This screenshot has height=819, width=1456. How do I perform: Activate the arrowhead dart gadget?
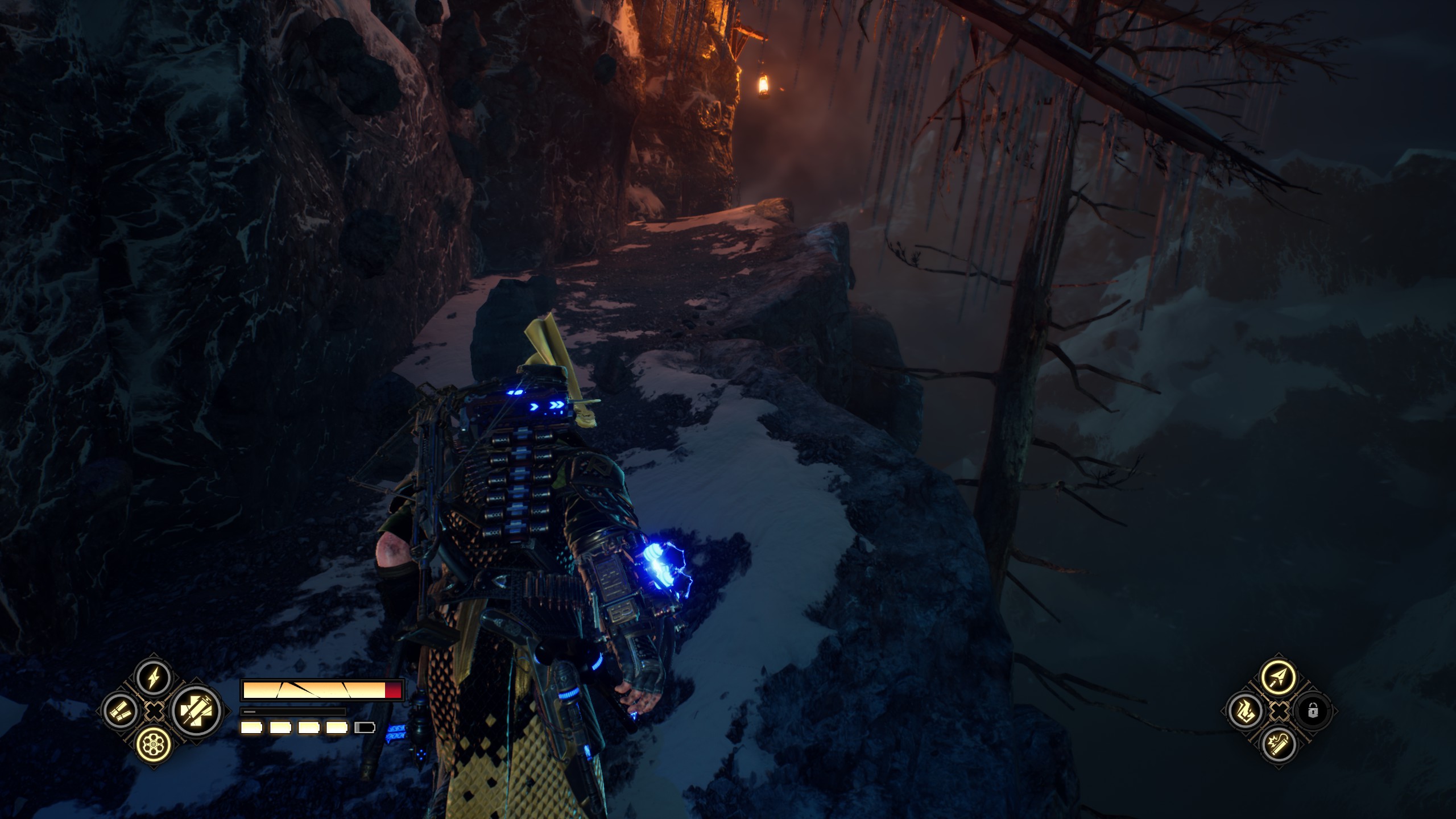point(1277,677)
